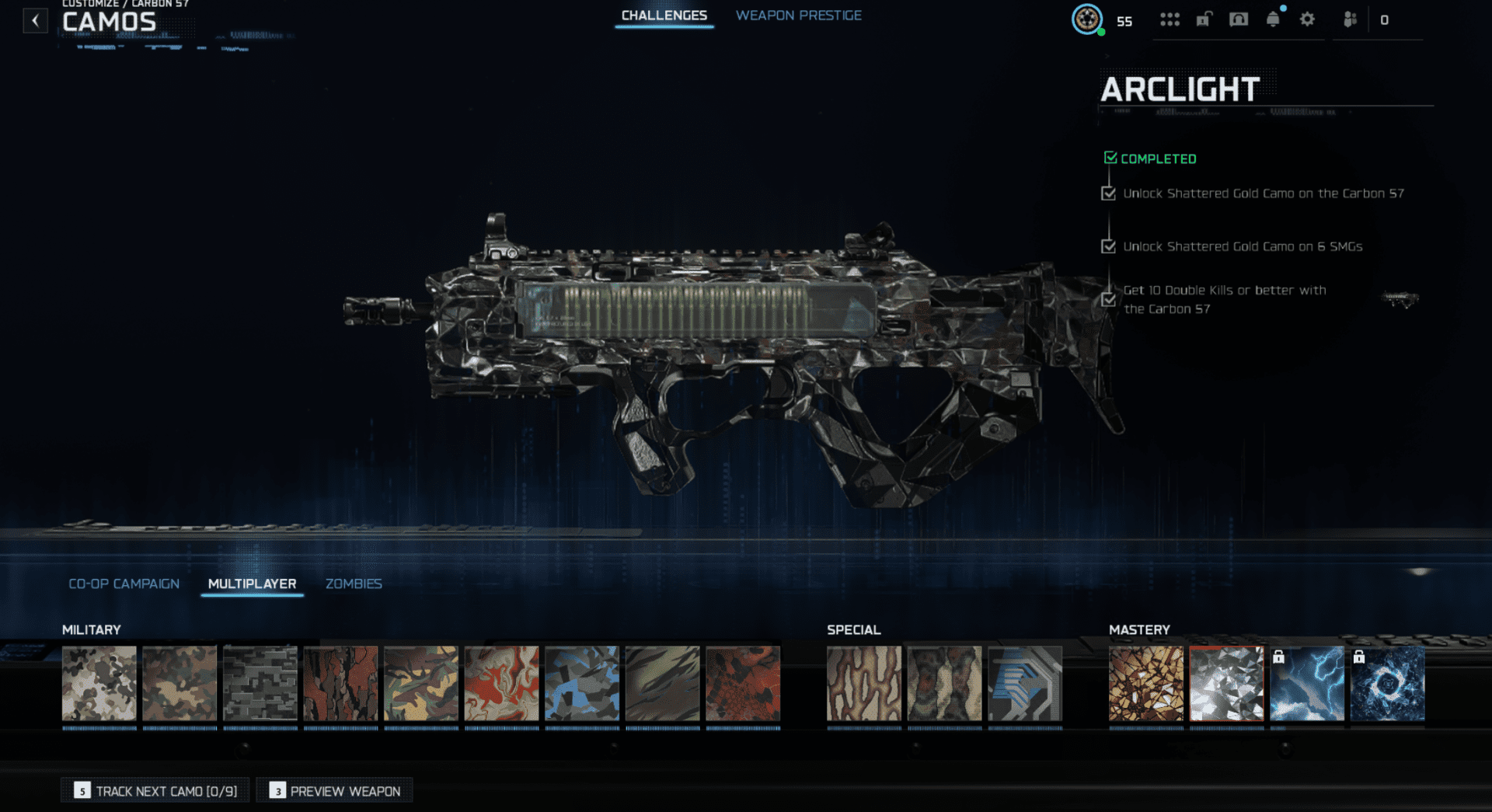Open the party count indicator
The height and width of the screenshot is (812, 1492).
[x=1384, y=19]
